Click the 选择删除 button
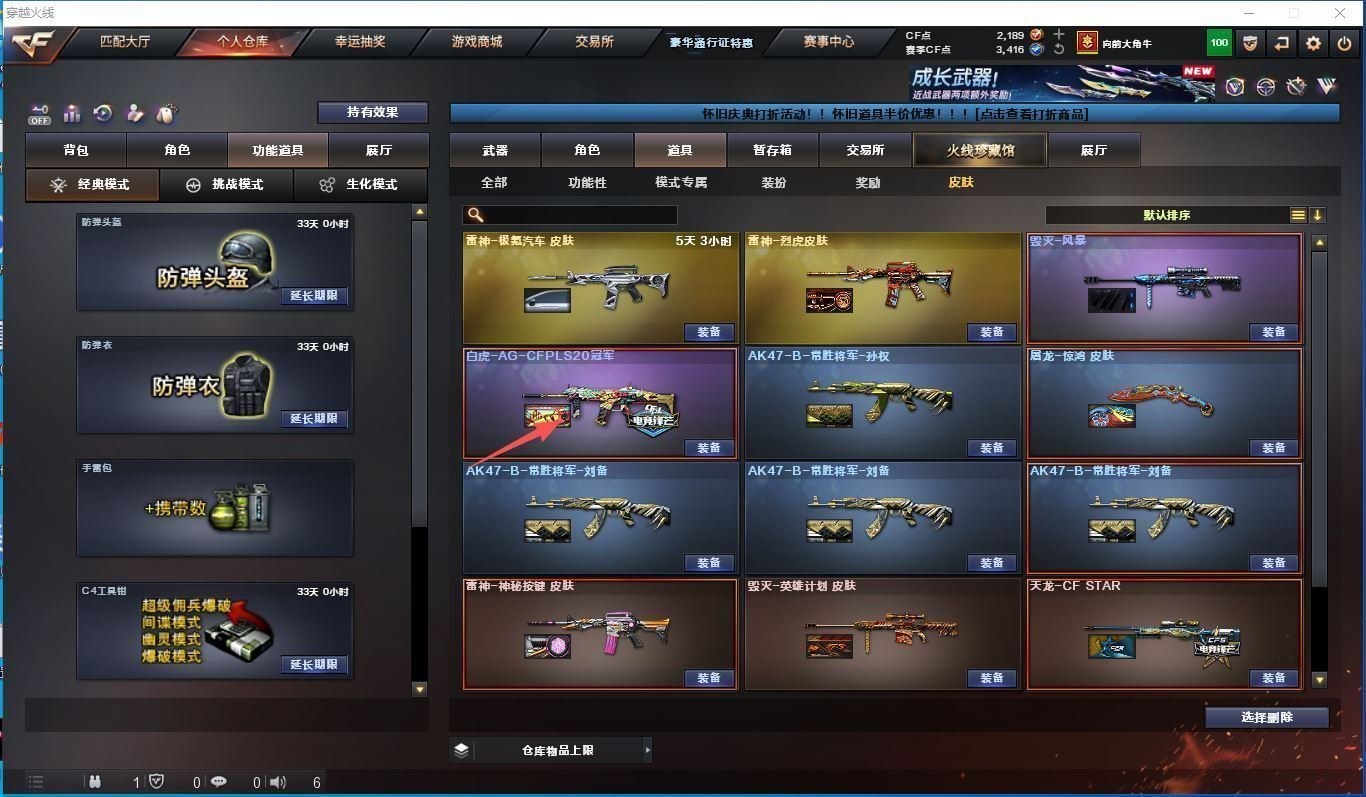1366x797 pixels. 1266,717
